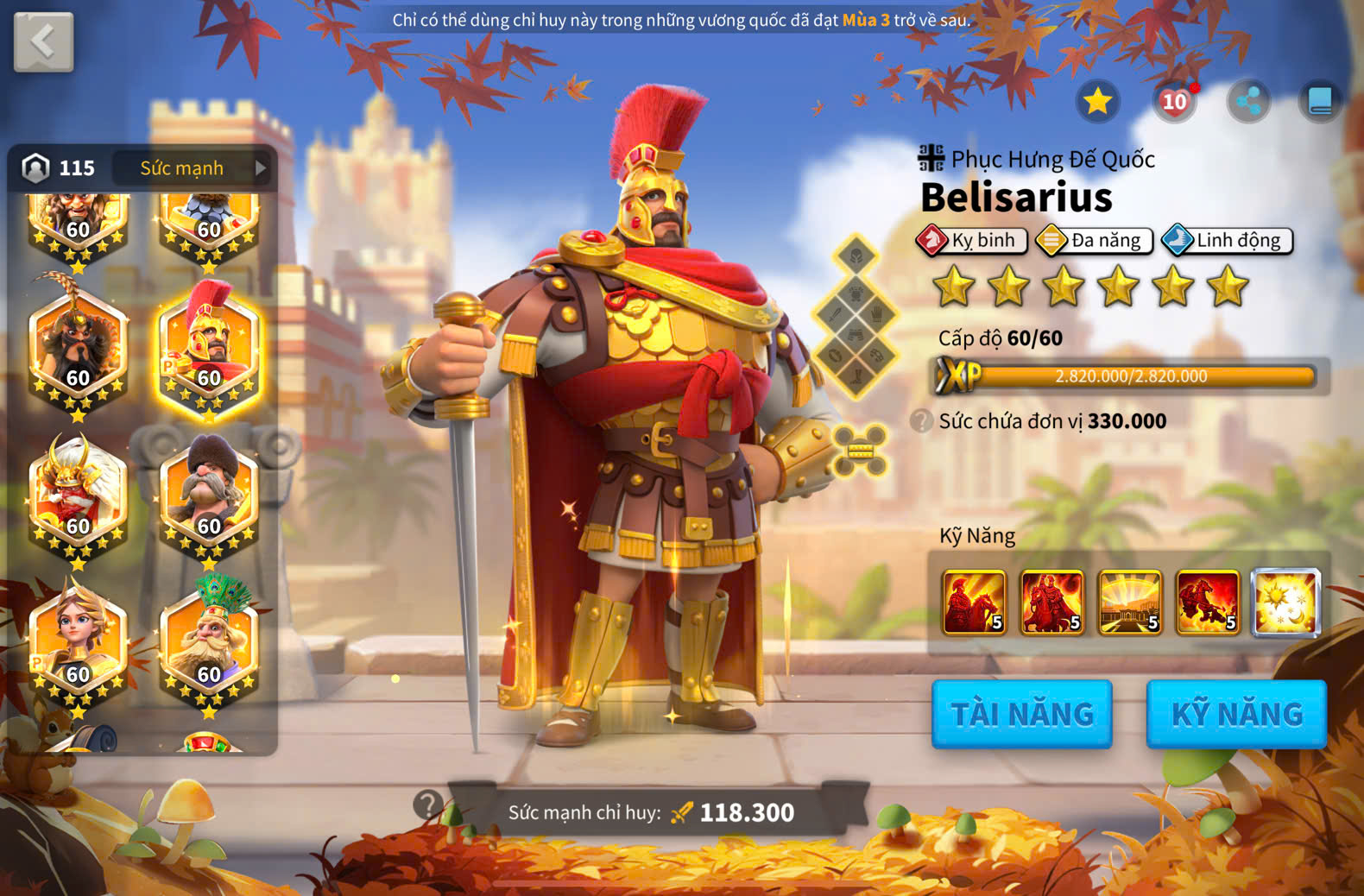Open the TÀI NĂNG talent screen
This screenshot has width=1364, height=896.
point(1021,714)
